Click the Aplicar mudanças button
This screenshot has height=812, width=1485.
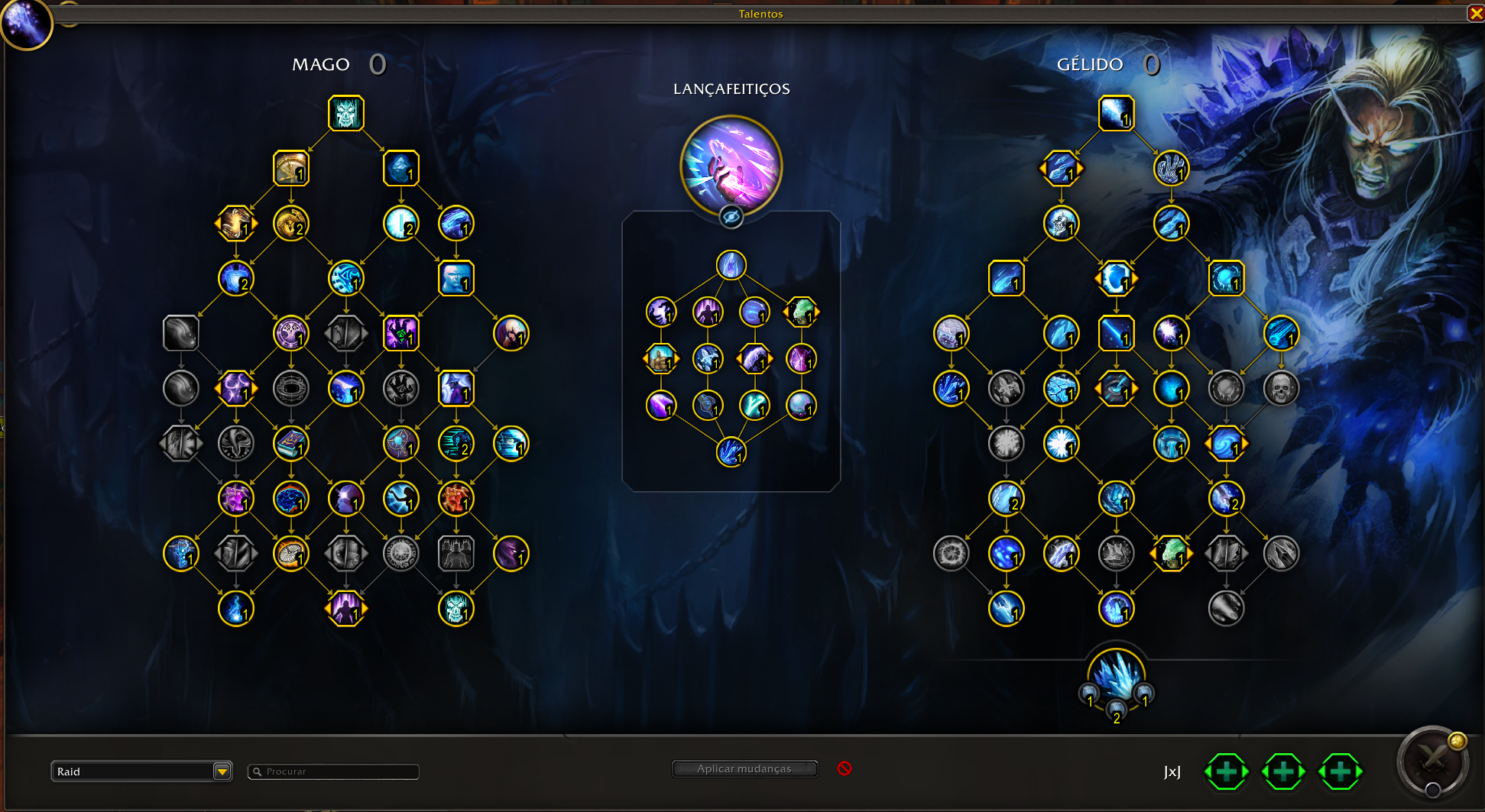744,768
